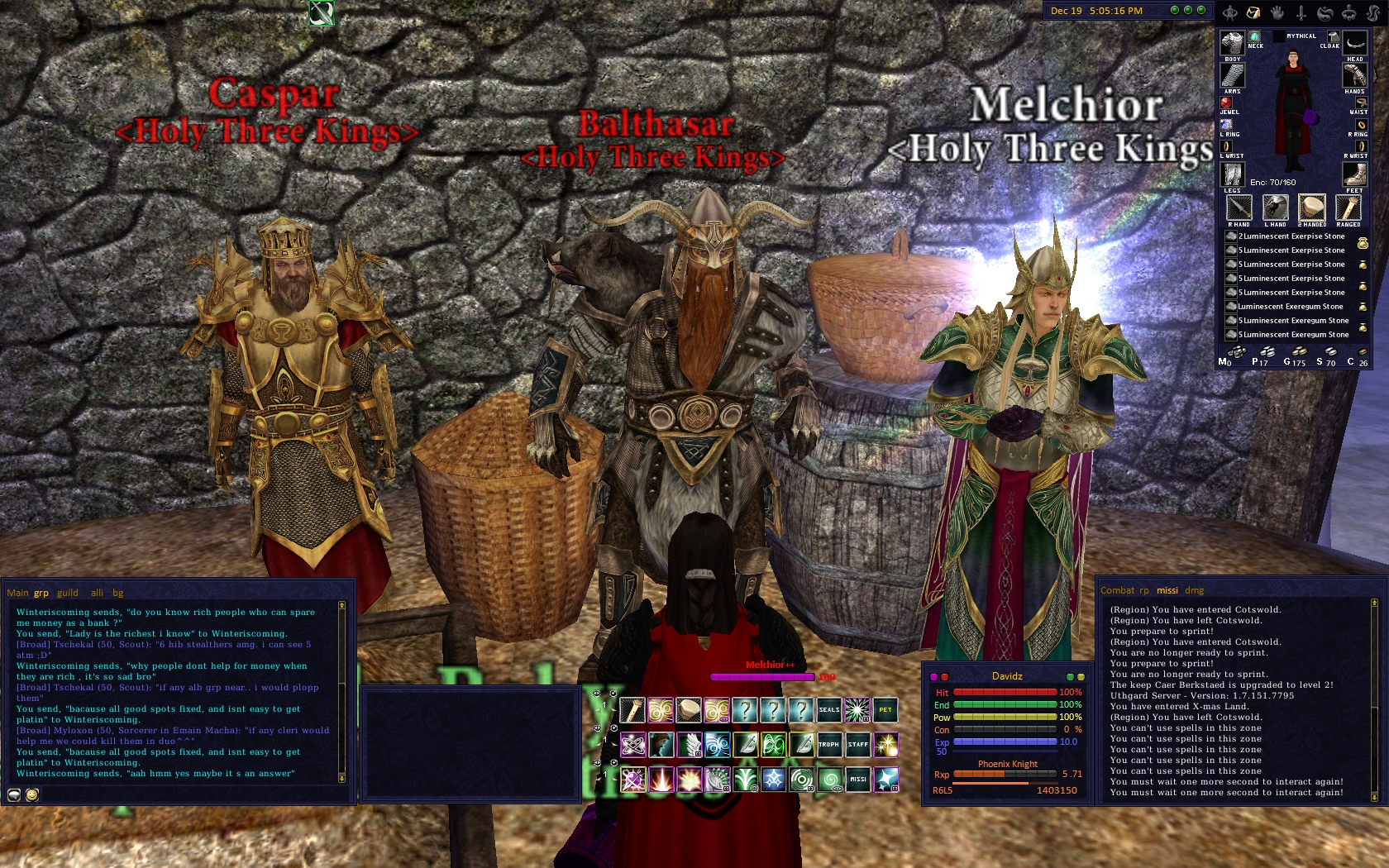Open the alli chat tab
This screenshot has height=868, width=1389.
coord(97,593)
